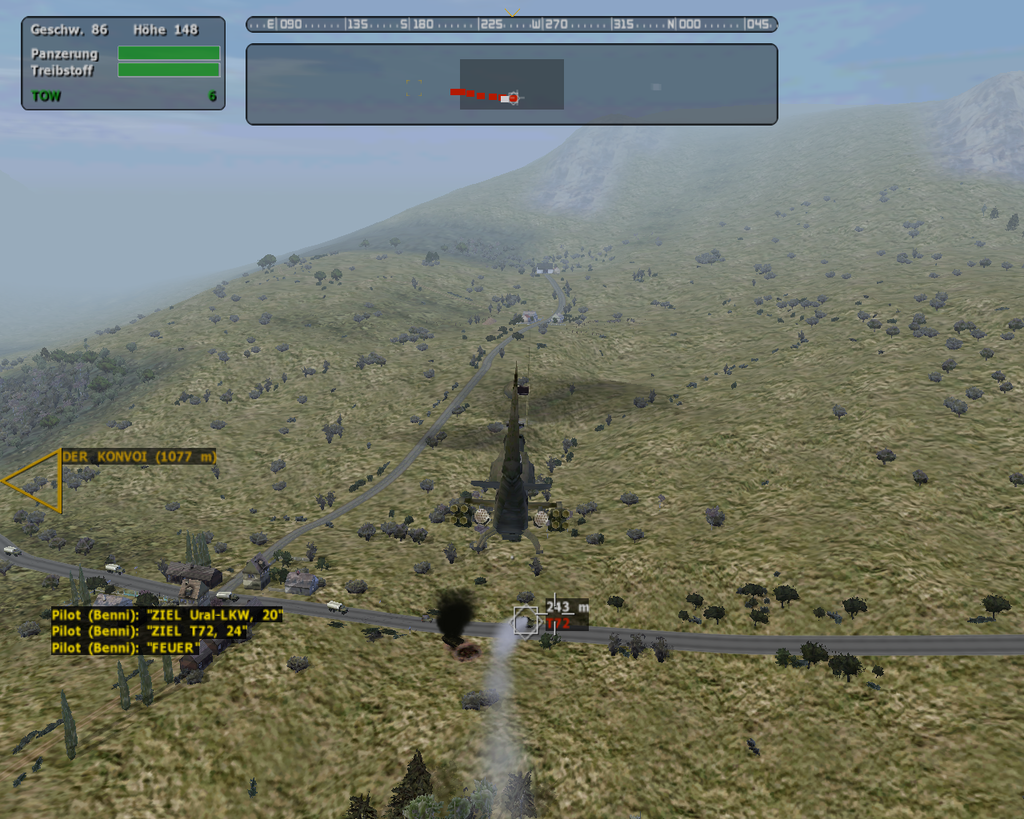
Task: Click the radar minimap panel
Action: [511, 84]
